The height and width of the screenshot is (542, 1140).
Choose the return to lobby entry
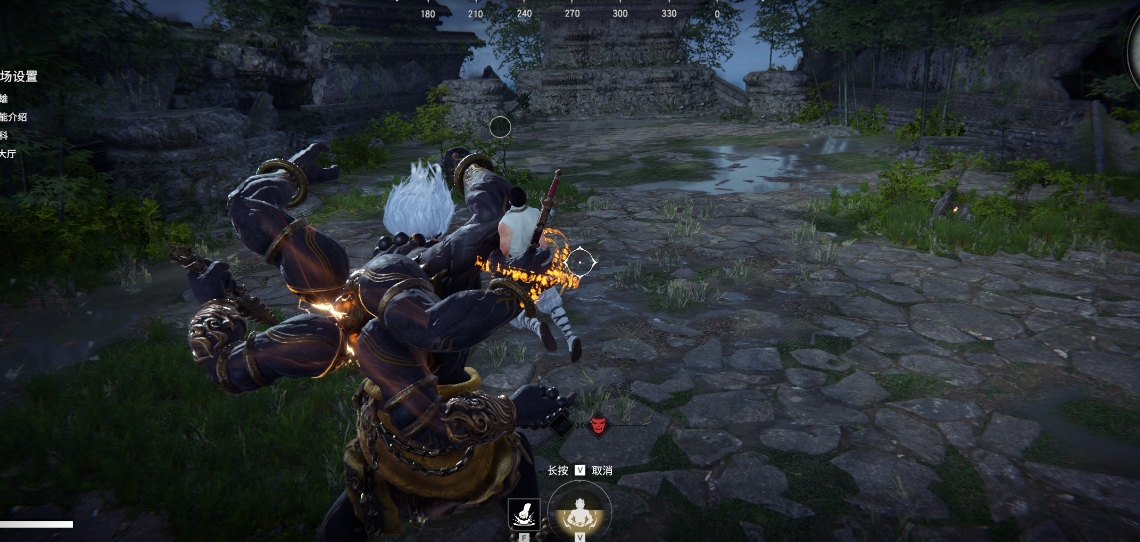(x=8, y=154)
